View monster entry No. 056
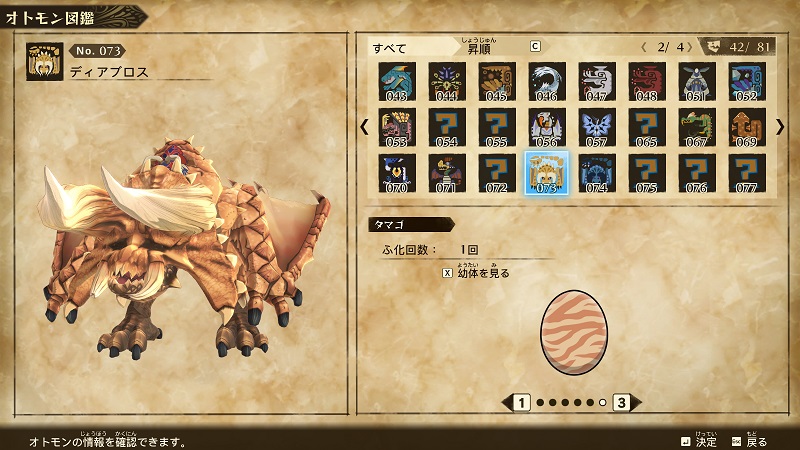Viewport: 800px width, 450px height. 547,127
